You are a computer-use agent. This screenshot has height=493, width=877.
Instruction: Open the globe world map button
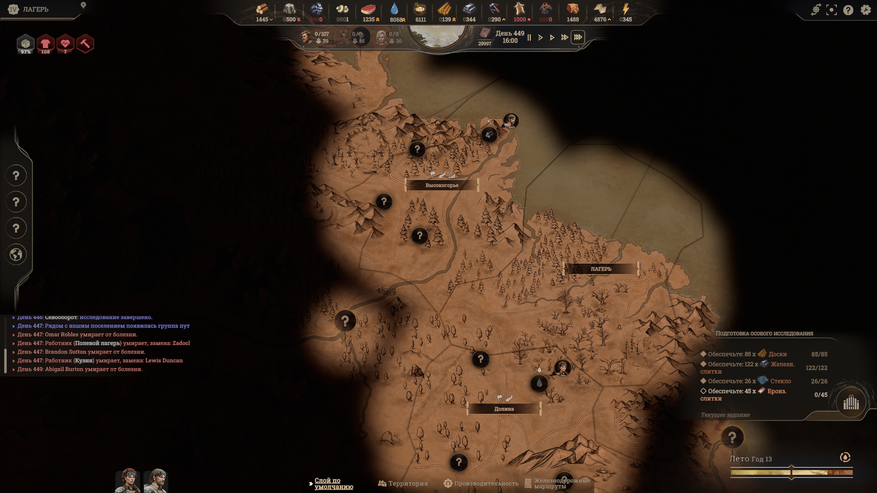(x=16, y=255)
